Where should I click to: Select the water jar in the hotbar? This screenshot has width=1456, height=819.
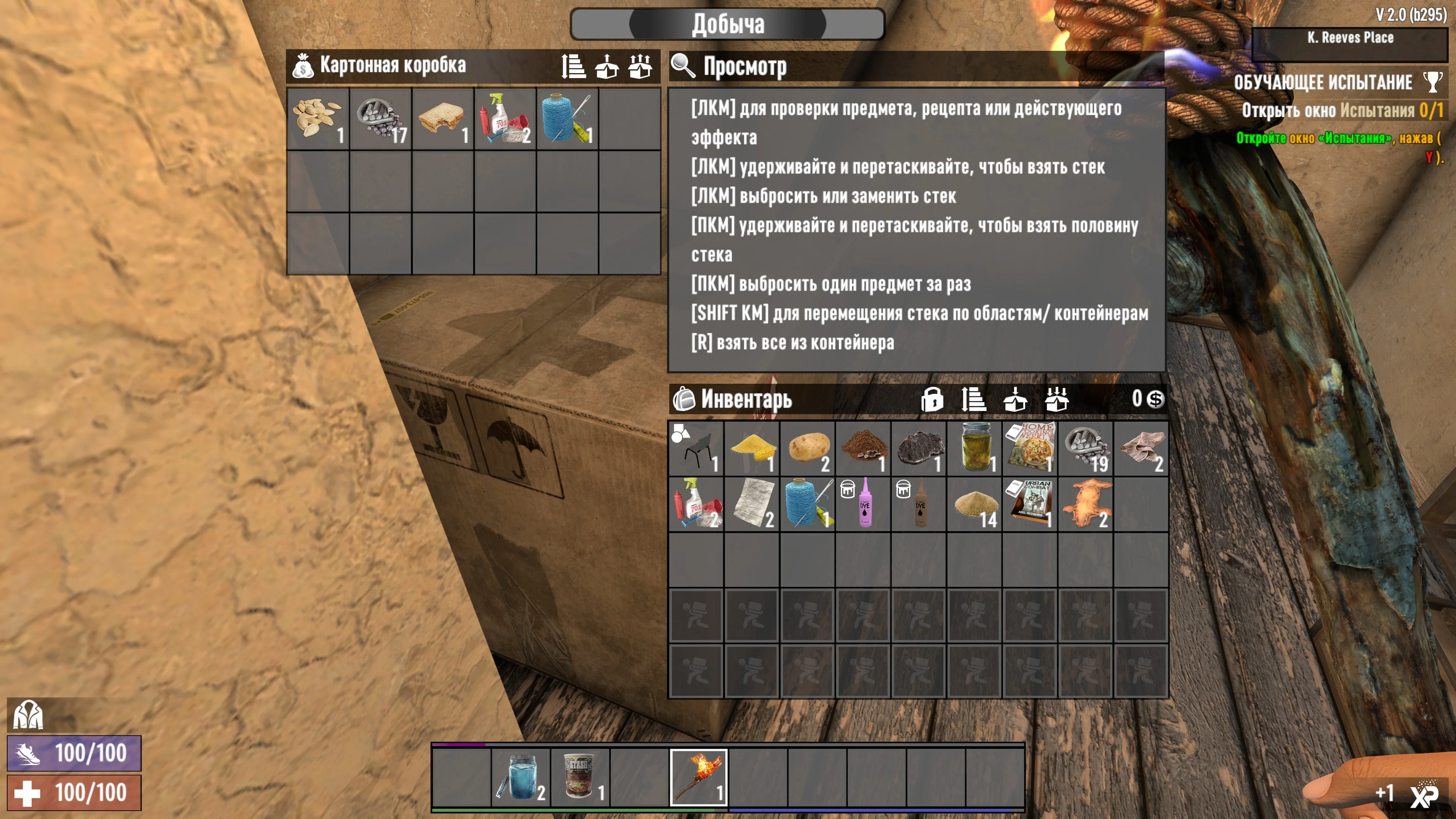(521, 777)
